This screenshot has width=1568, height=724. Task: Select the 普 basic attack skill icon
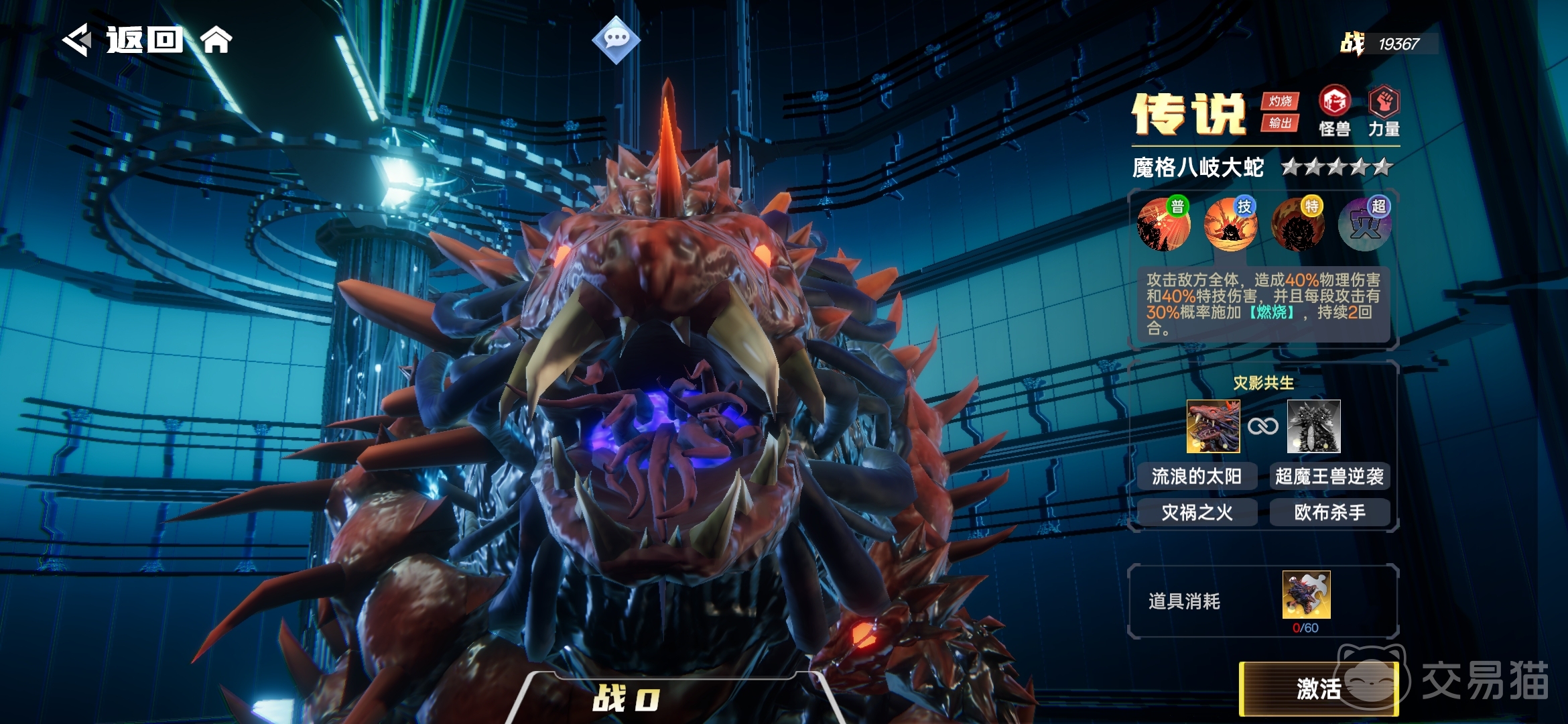click(x=1164, y=225)
